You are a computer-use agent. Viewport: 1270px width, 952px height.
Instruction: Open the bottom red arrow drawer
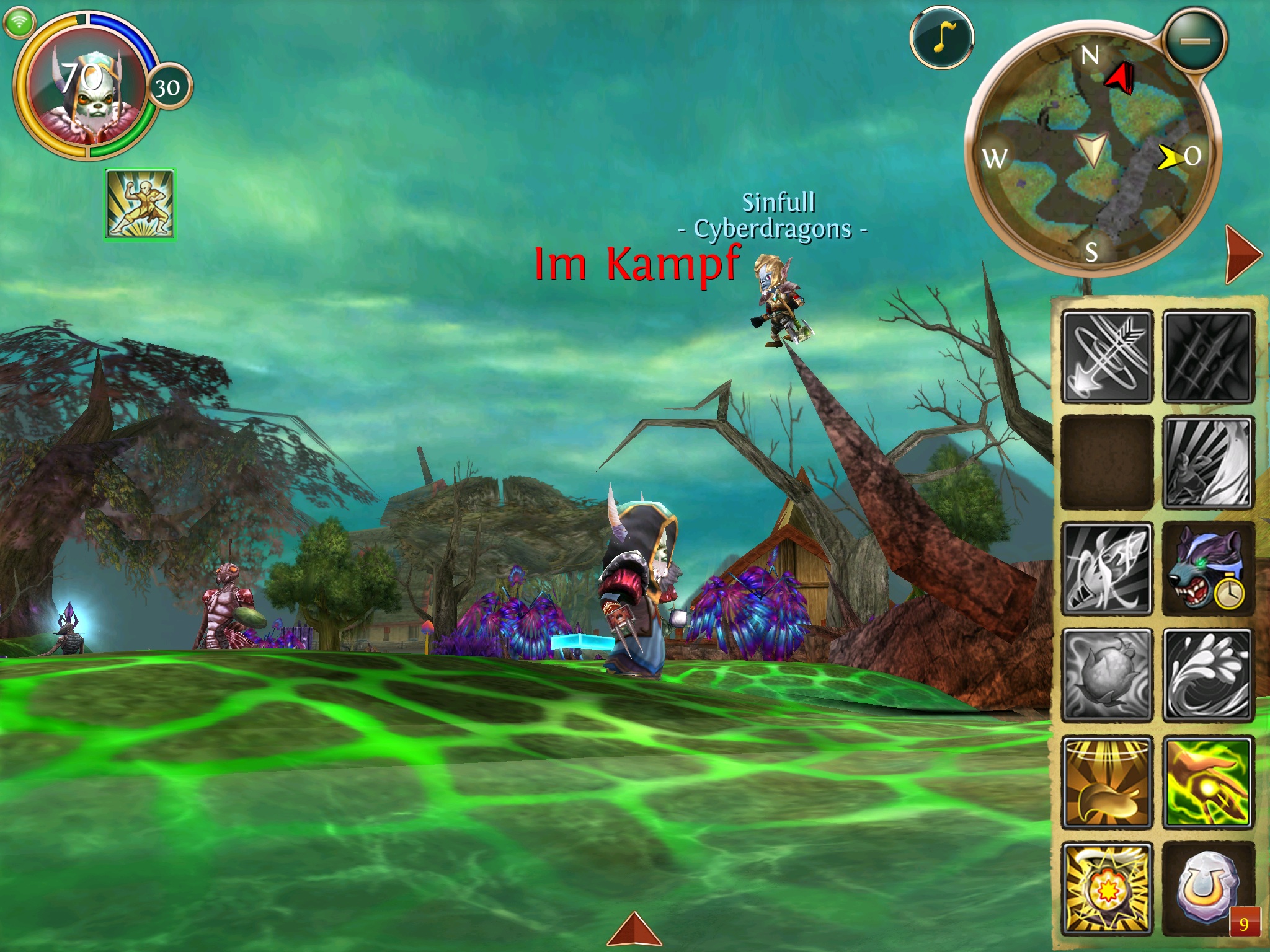(634, 930)
